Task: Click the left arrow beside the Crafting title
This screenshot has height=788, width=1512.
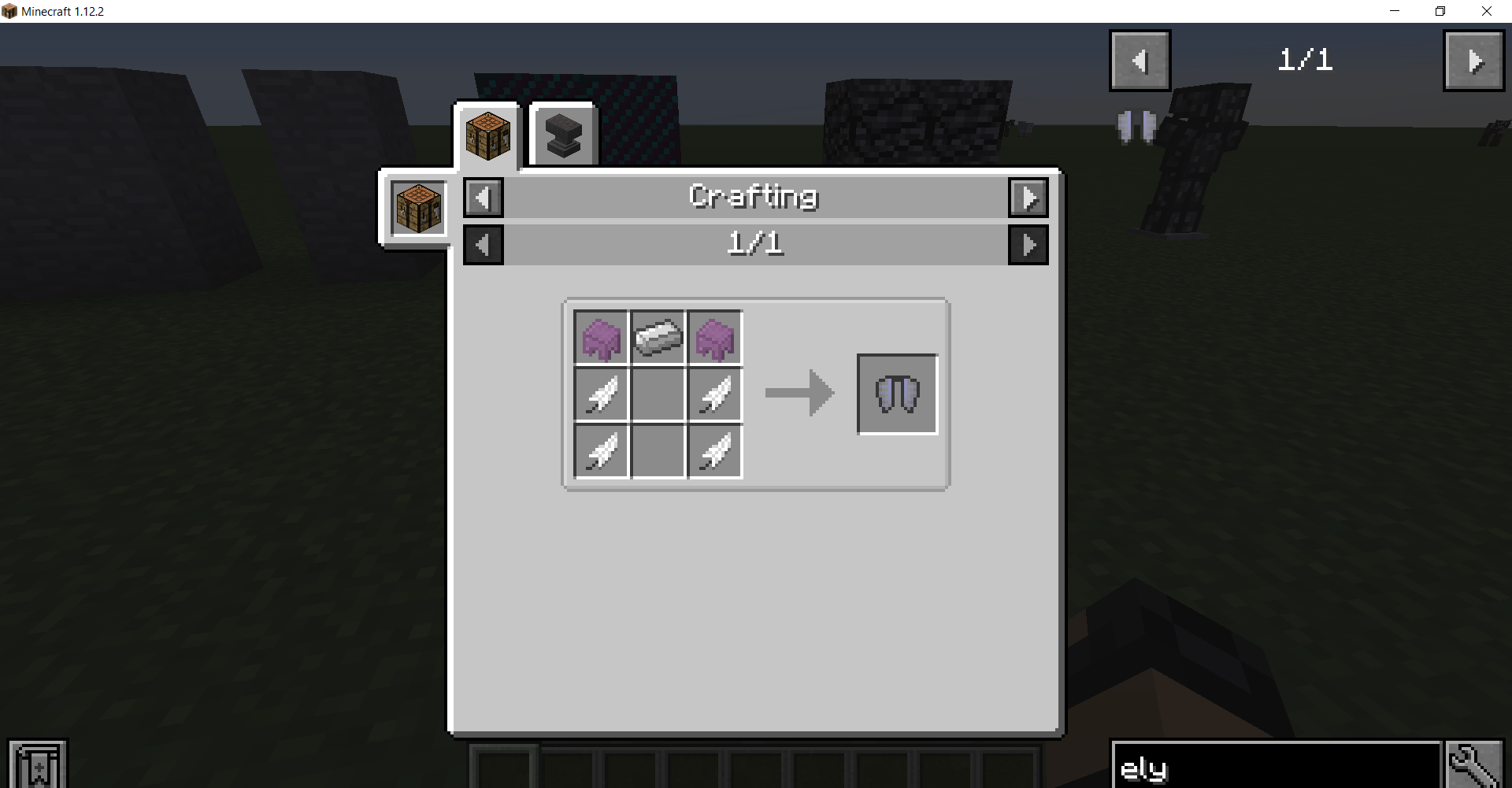Action: pyautogui.click(x=483, y=198)
